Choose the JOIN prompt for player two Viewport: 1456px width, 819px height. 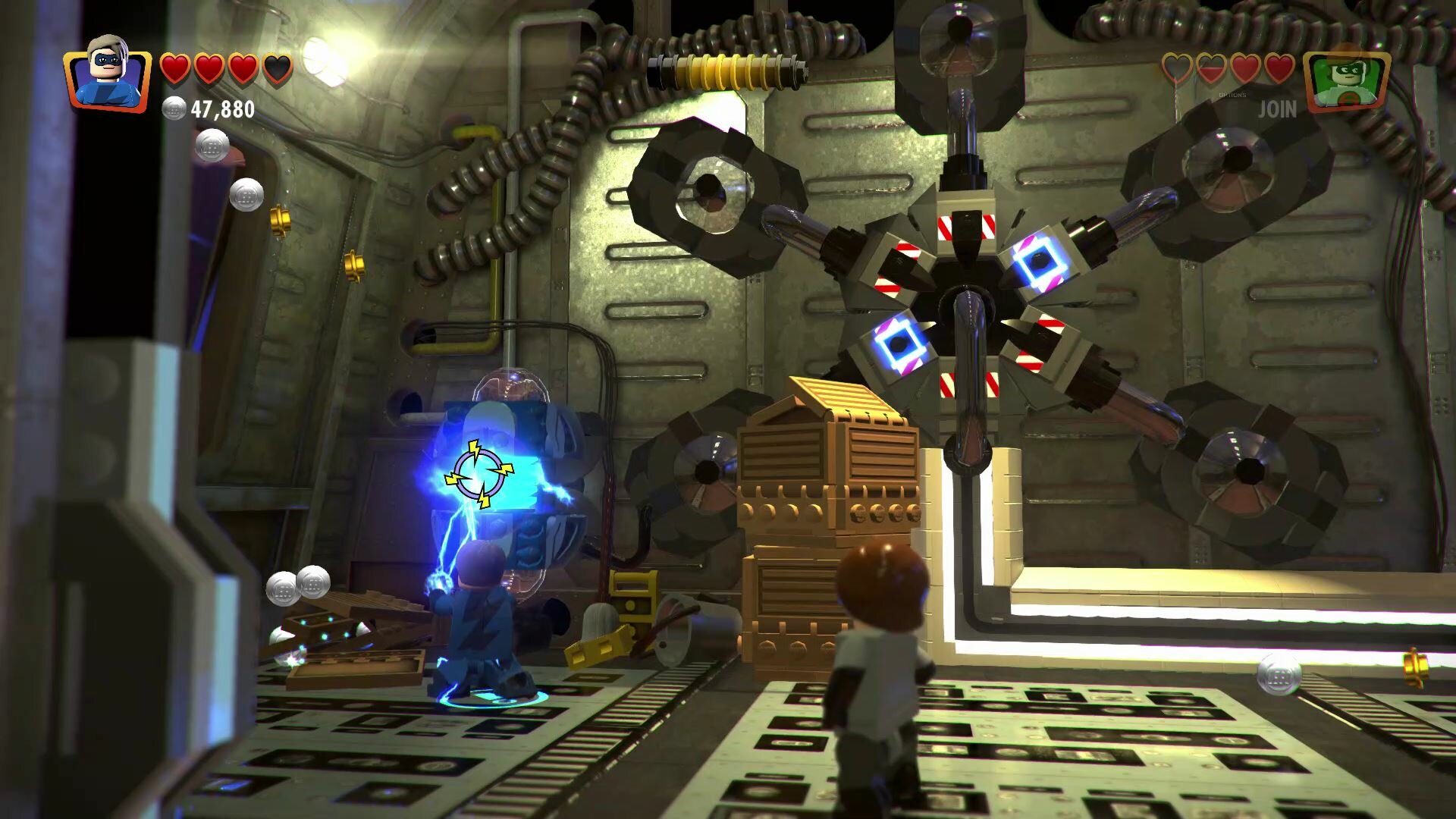1277,110
